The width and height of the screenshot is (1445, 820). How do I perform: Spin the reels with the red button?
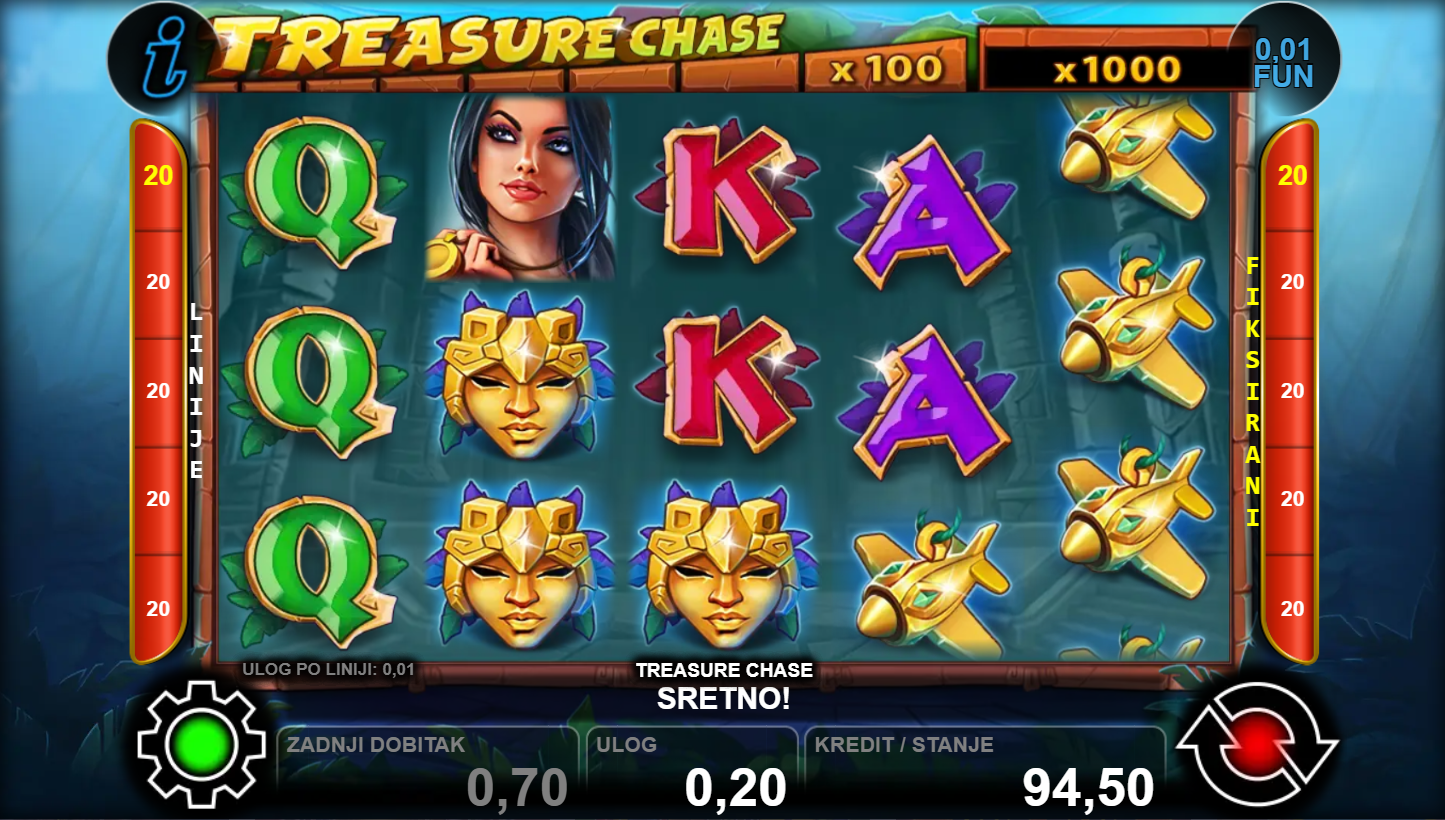(1256, 744)
